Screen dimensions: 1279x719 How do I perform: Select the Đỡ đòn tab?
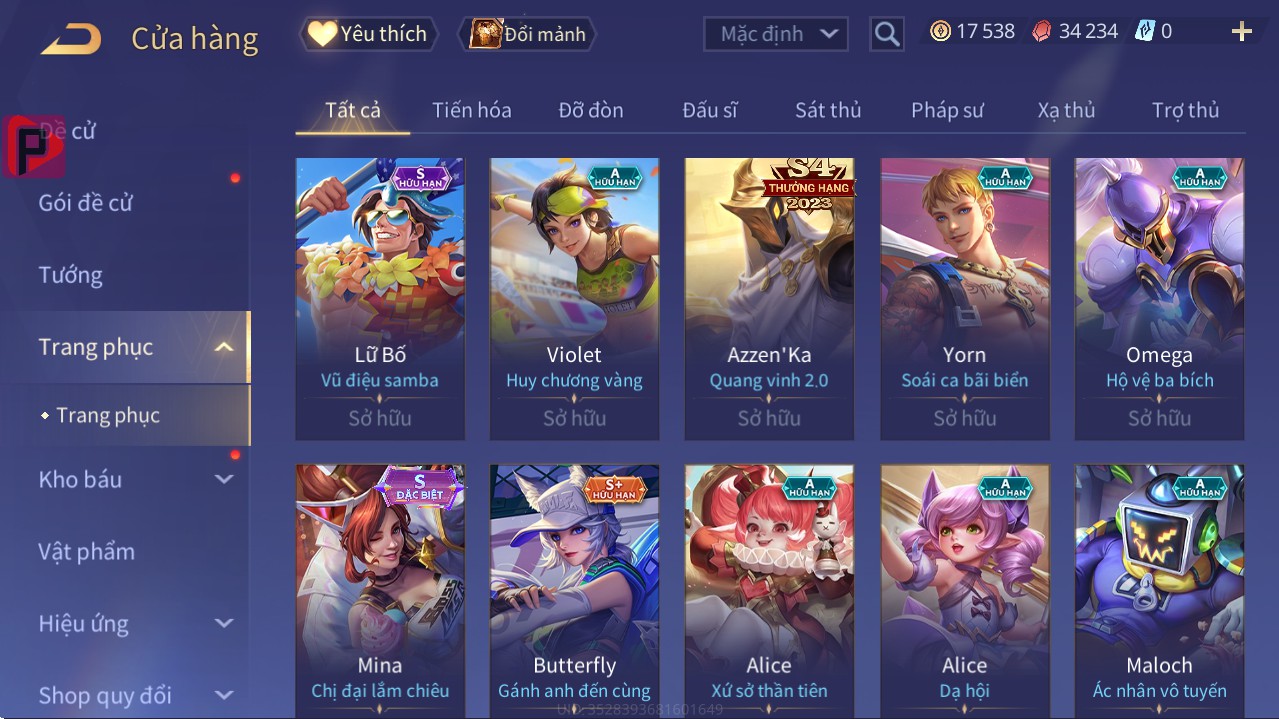pyautogui.click(x=590, y=111)
